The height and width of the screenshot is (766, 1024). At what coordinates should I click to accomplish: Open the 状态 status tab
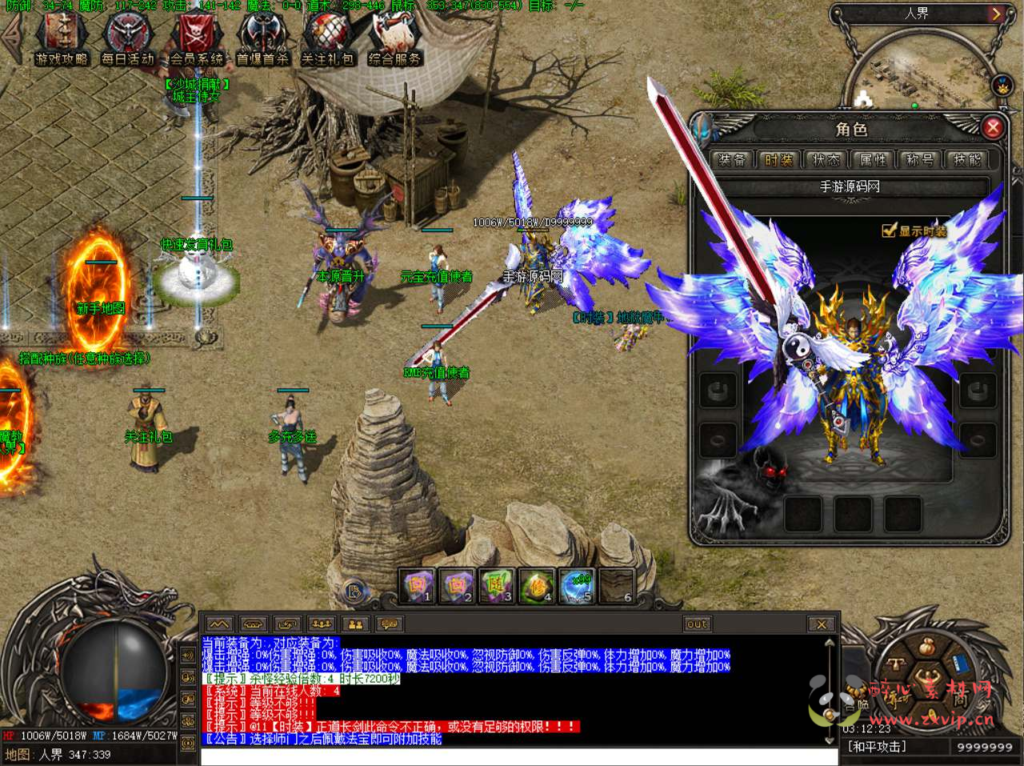coord(826,160)
